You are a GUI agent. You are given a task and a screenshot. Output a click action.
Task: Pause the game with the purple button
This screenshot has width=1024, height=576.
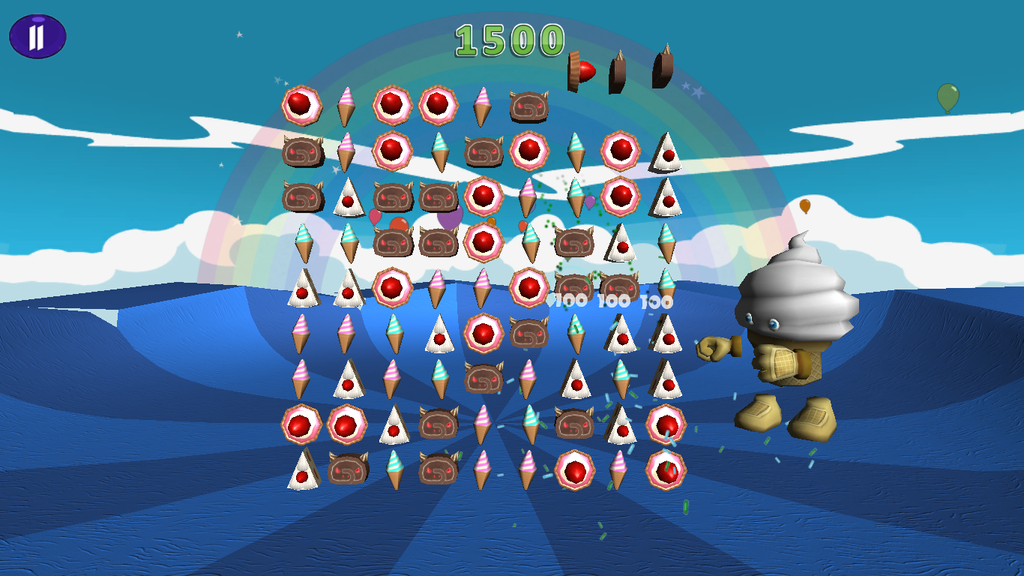[x=37, y=37]
